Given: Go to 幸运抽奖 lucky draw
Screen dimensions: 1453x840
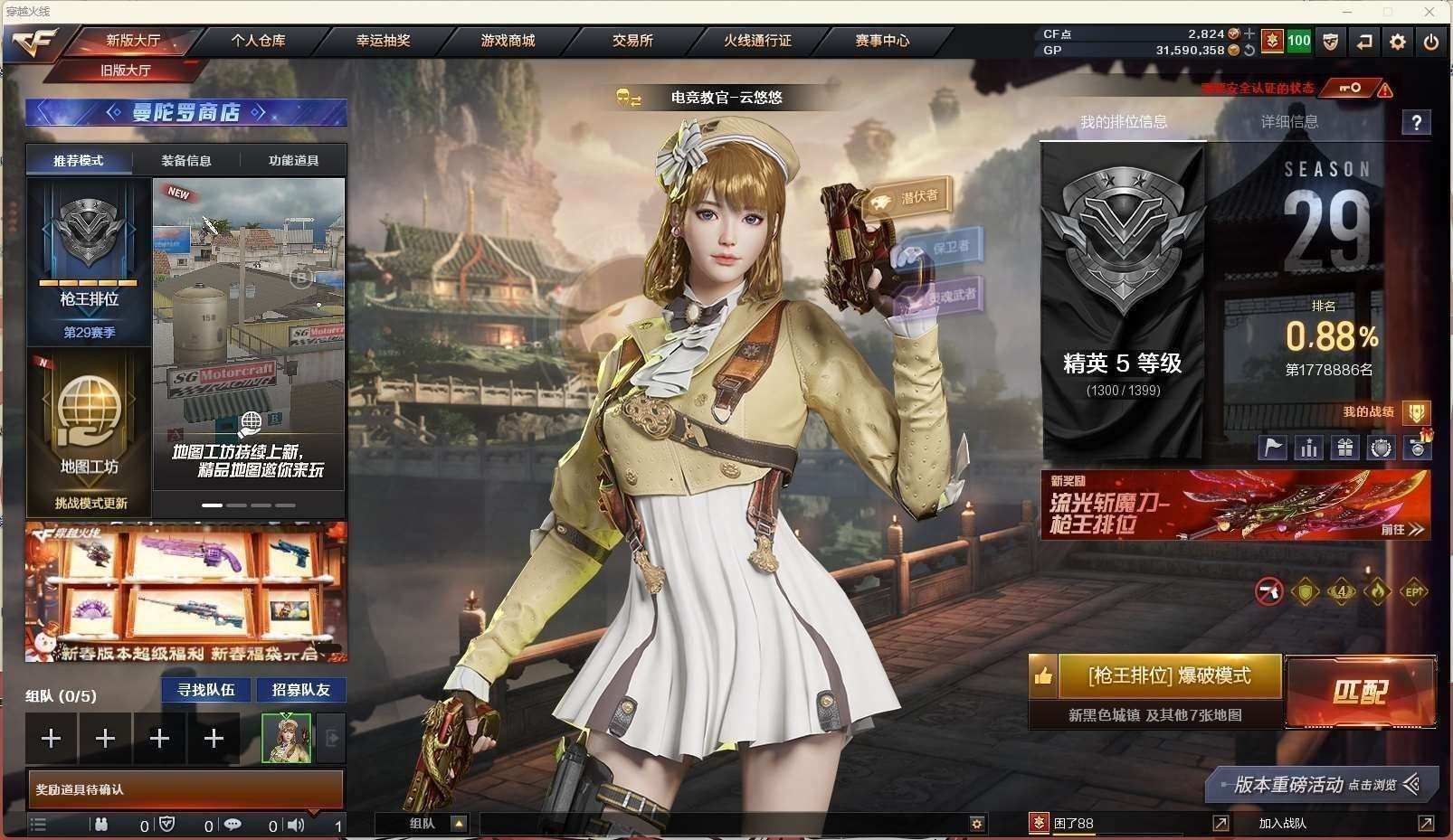Looking at the screenshot, I should 383,41.
